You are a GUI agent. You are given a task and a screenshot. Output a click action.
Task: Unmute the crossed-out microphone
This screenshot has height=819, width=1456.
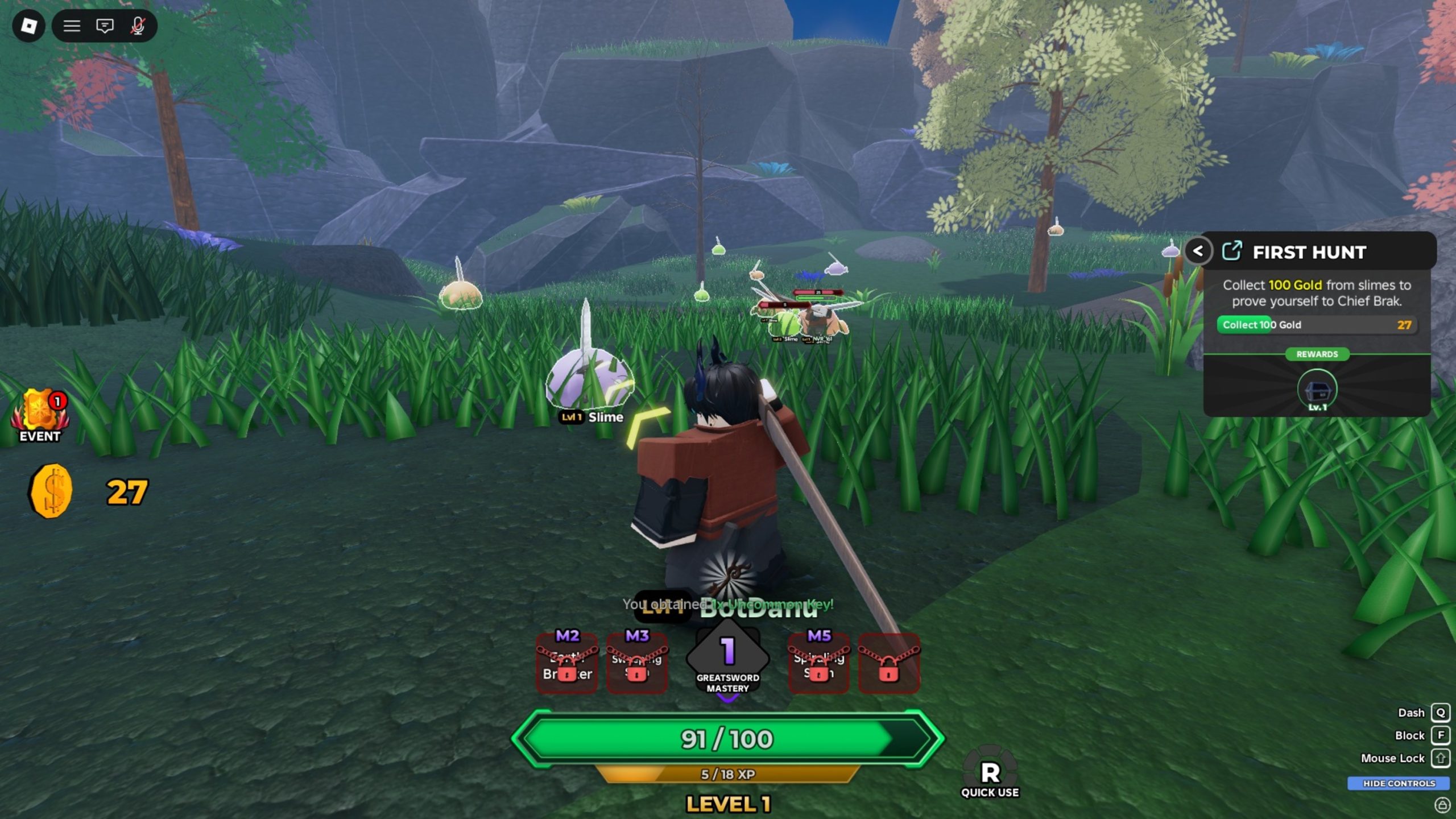[x=138, y=26]
